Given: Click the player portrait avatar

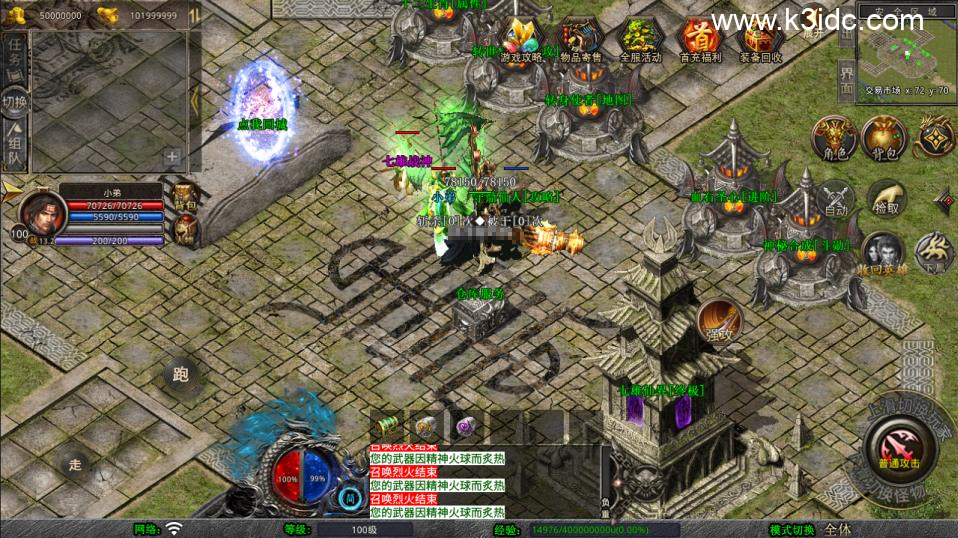Looking at the screenshot, I should [x=38, y=211].
